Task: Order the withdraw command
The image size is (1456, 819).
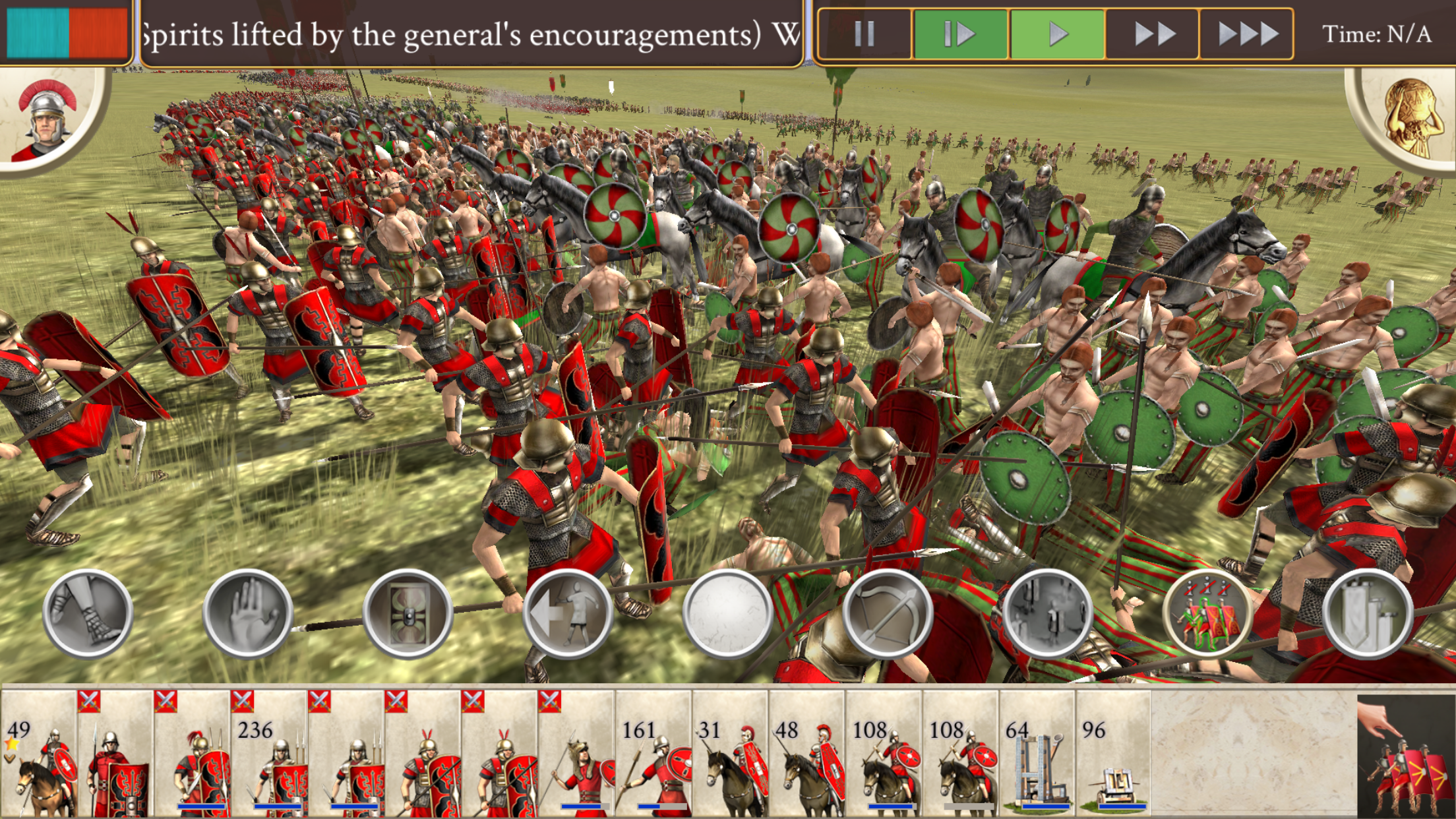Action: coord(568,613)
